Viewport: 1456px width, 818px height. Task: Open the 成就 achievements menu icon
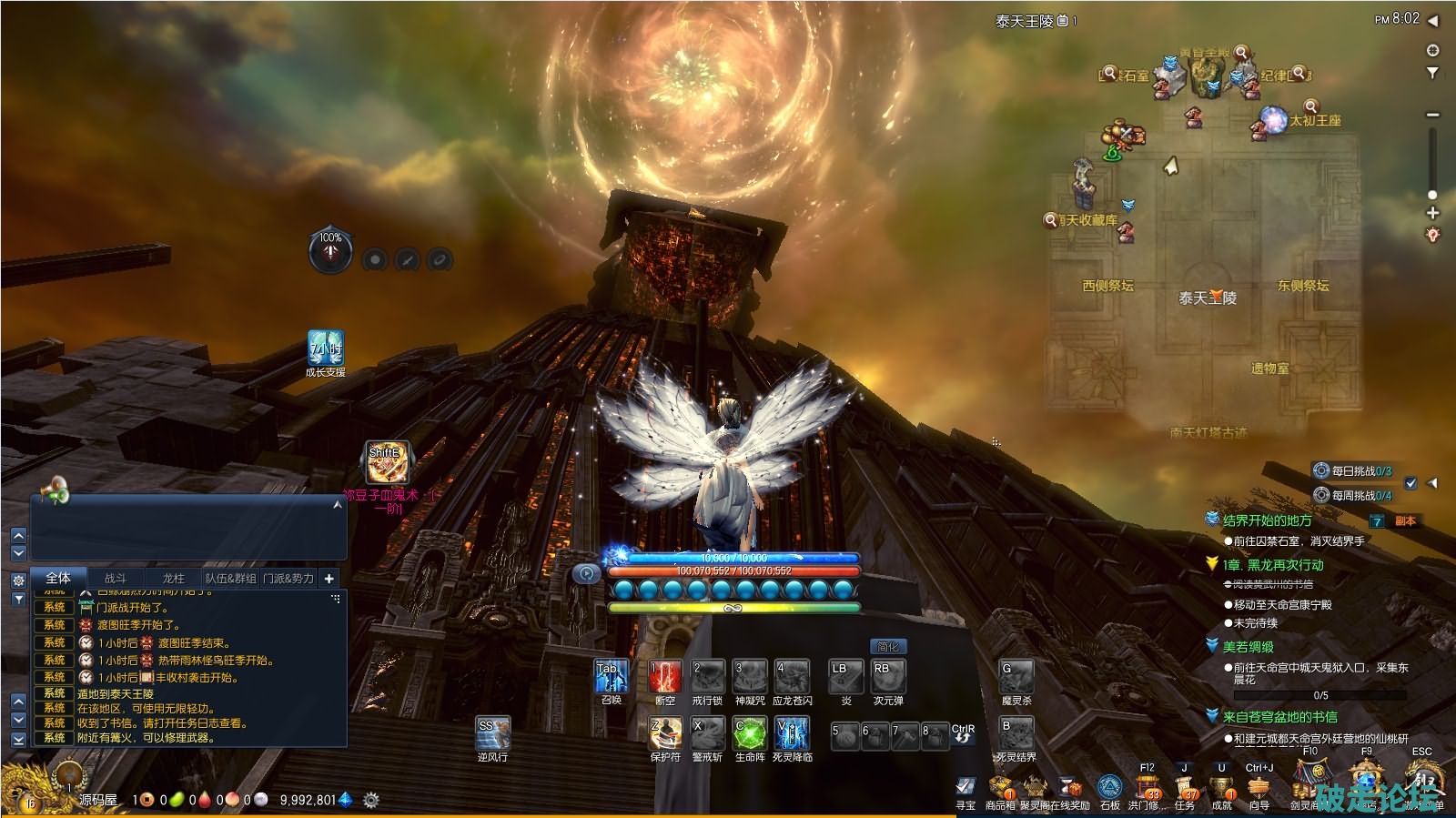click(1222, 788)
